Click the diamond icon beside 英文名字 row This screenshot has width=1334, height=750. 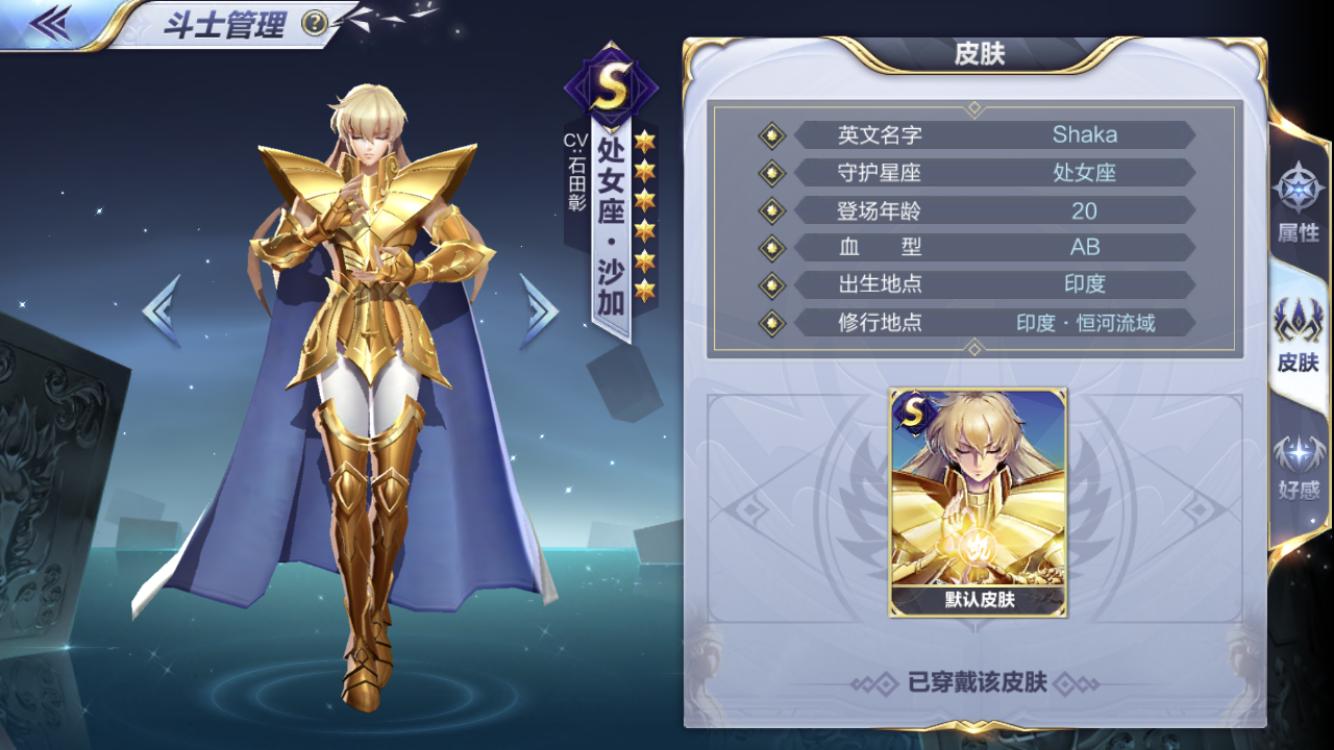click(770, 135)
